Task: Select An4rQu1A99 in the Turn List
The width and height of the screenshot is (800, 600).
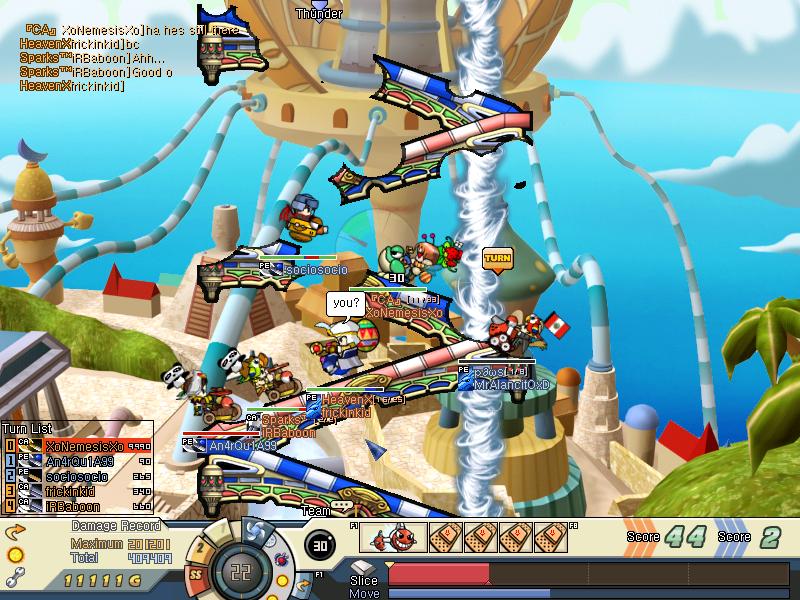Action: point(80,461)
